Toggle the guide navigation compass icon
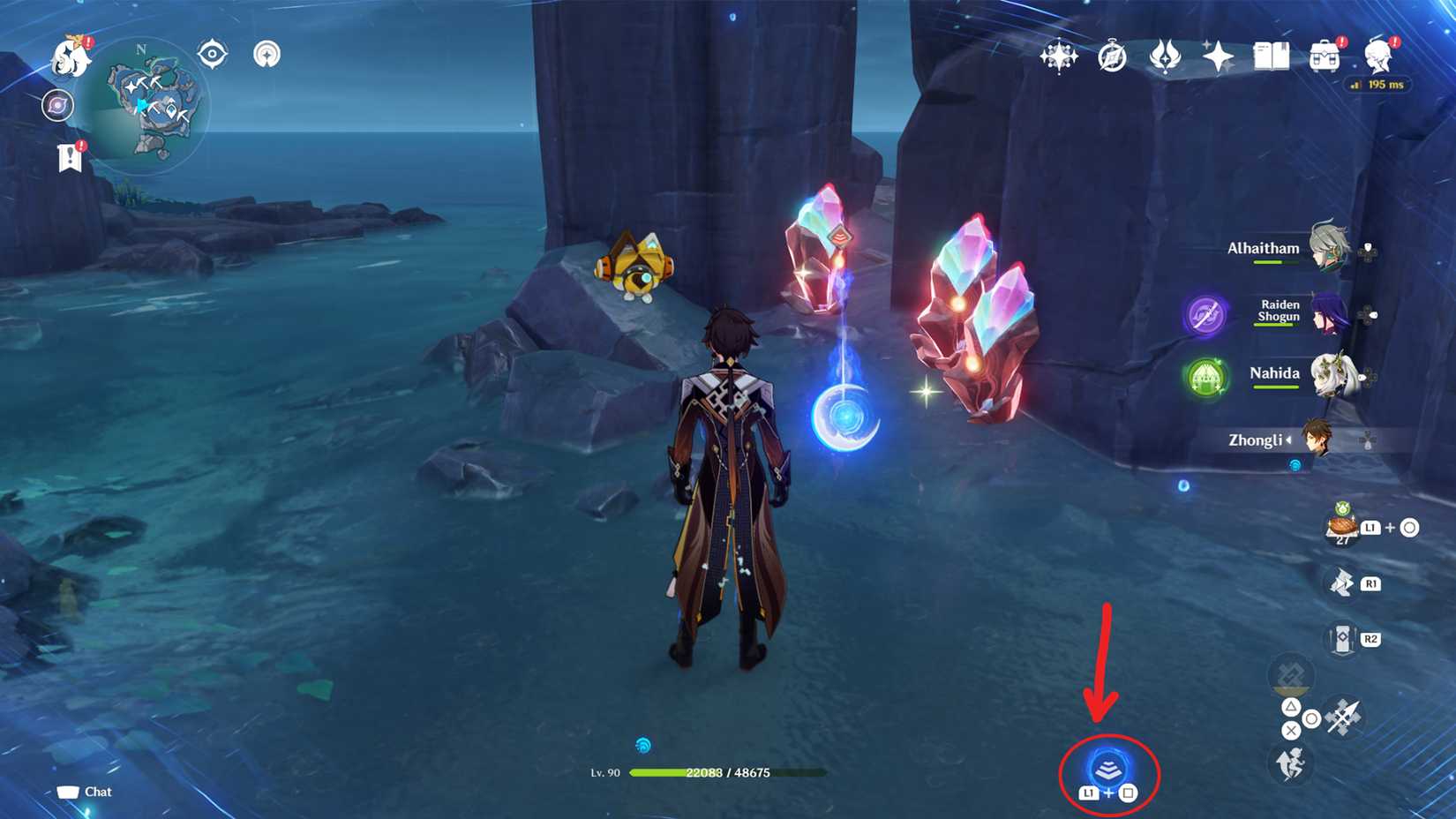Viewport: 1456px width, 819px height. 265,55
